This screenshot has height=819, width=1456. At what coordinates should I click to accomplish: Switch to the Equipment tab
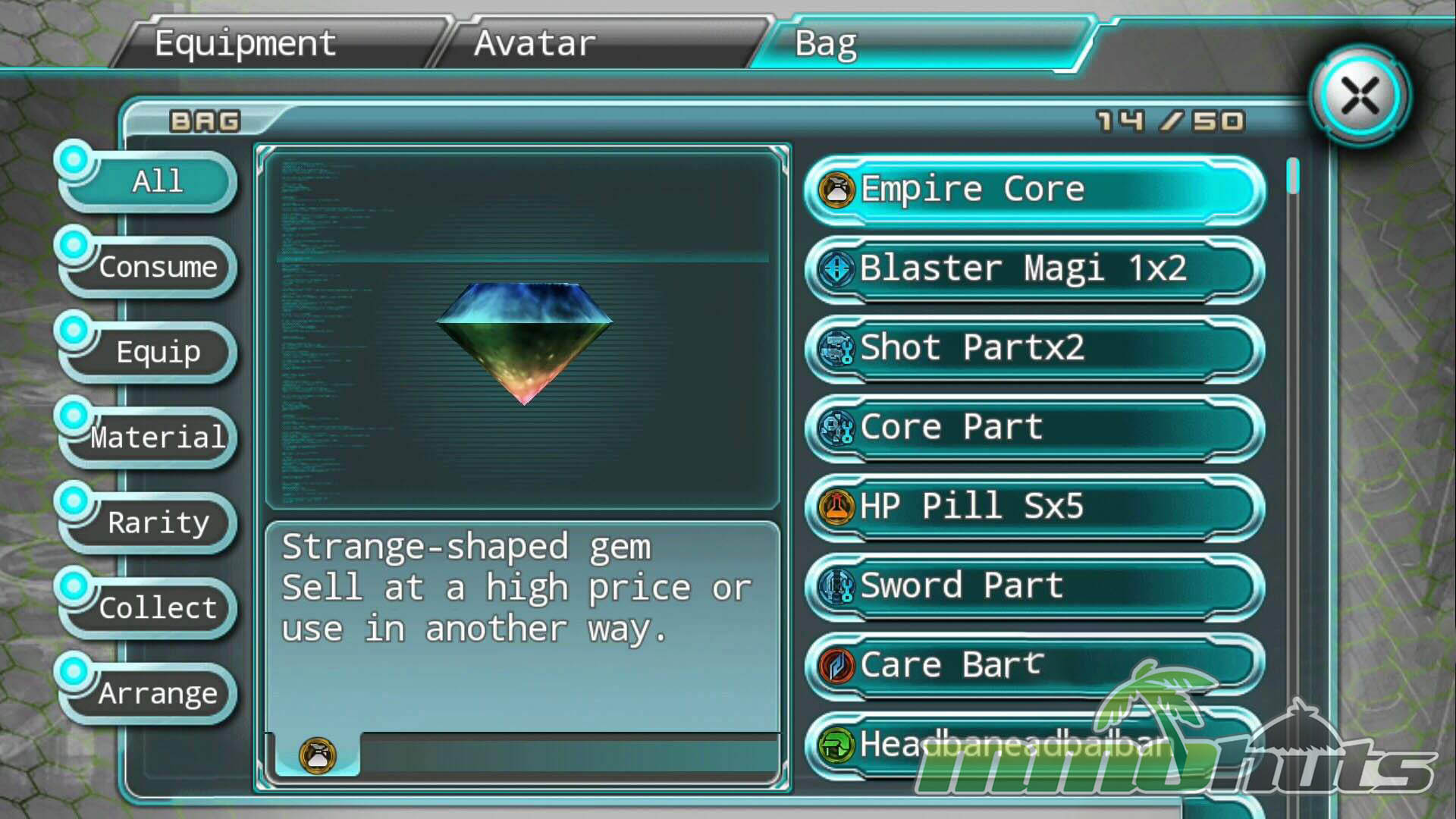(x=245, y=43)
